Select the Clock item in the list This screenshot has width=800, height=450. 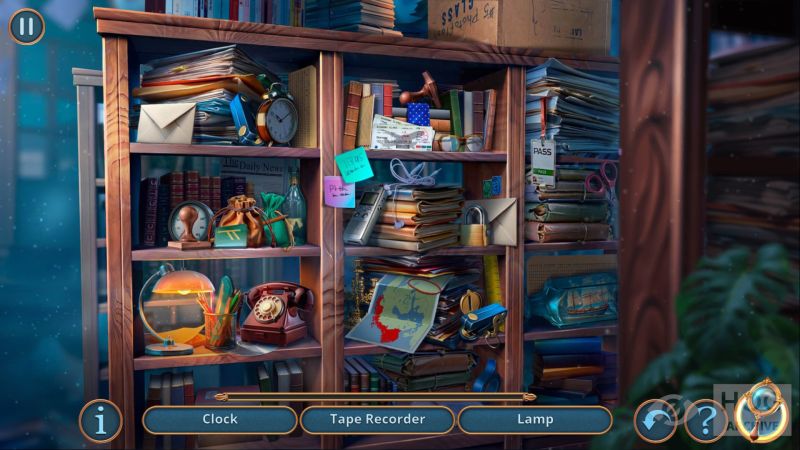220,420
